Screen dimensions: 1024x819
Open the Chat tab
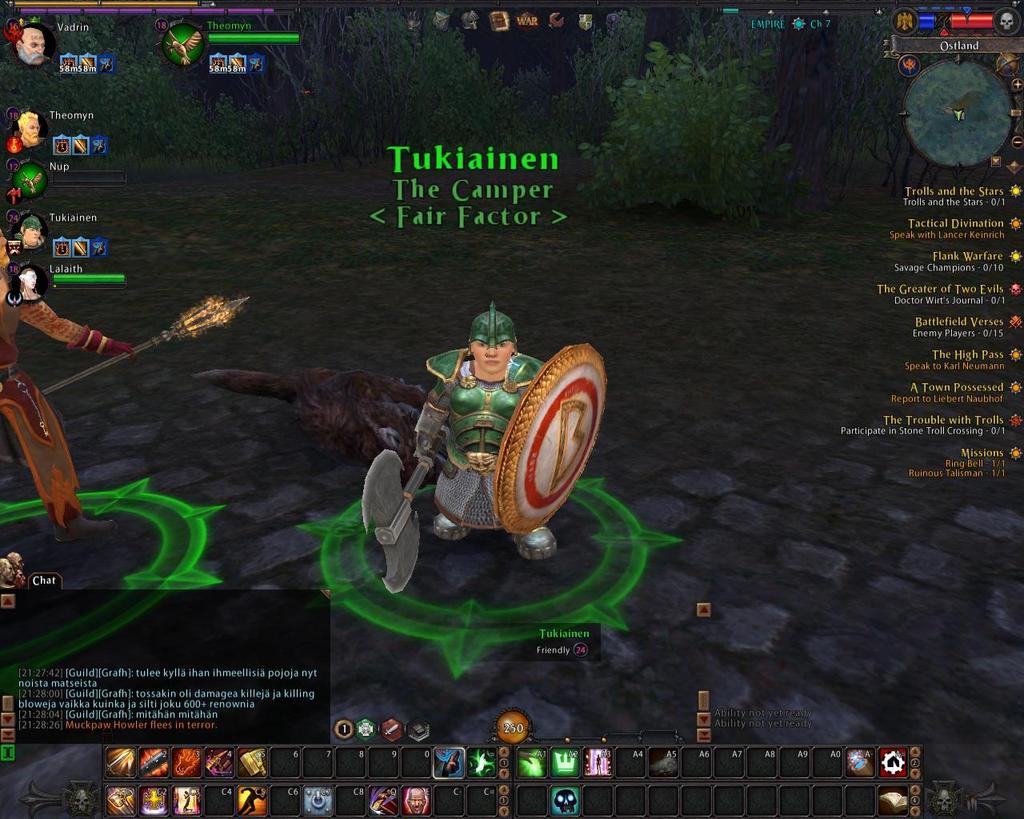[x=44, y=580]
